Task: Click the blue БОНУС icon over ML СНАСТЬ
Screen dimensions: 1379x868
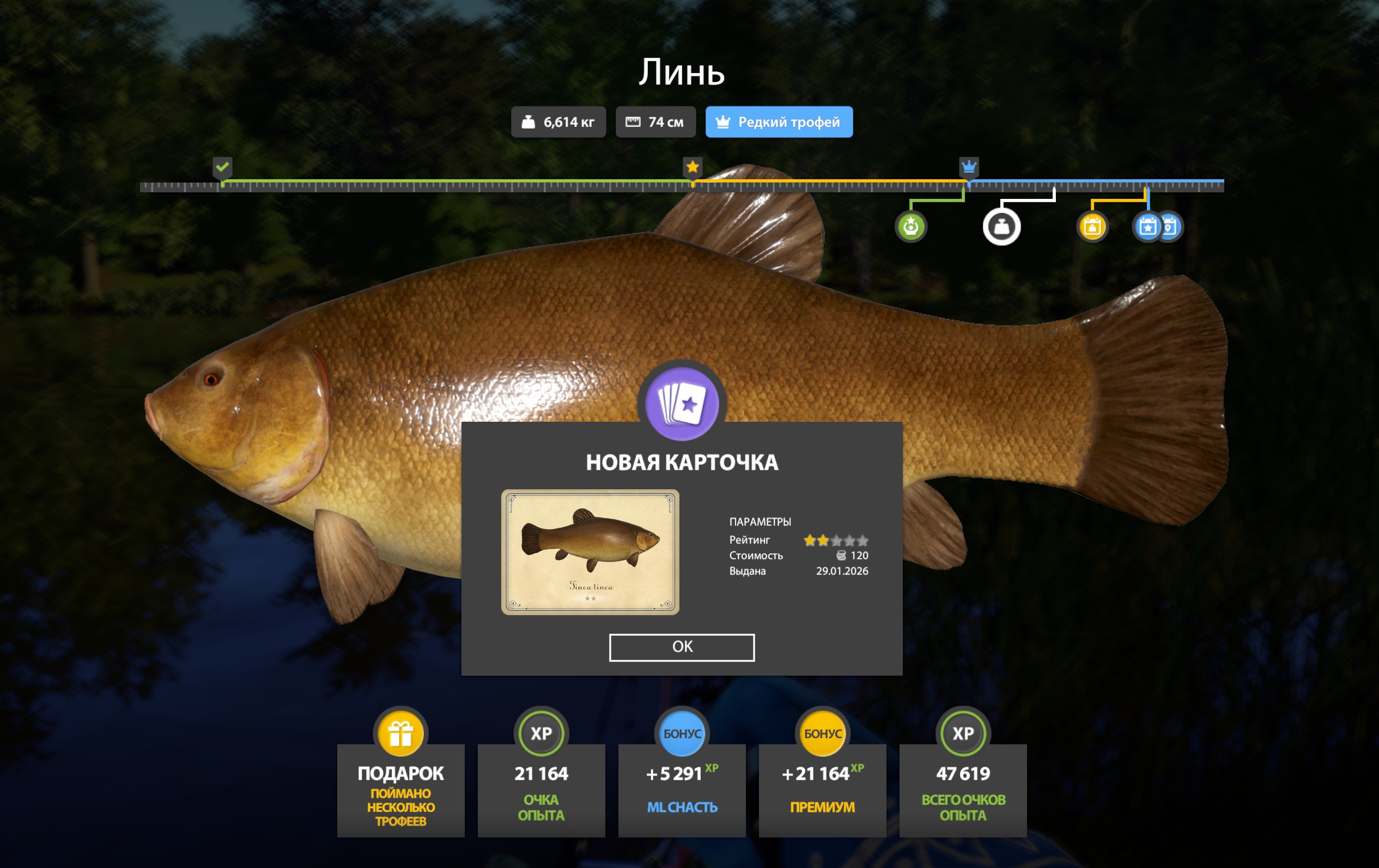Action: pyautogui.click(x=682, y=734)
